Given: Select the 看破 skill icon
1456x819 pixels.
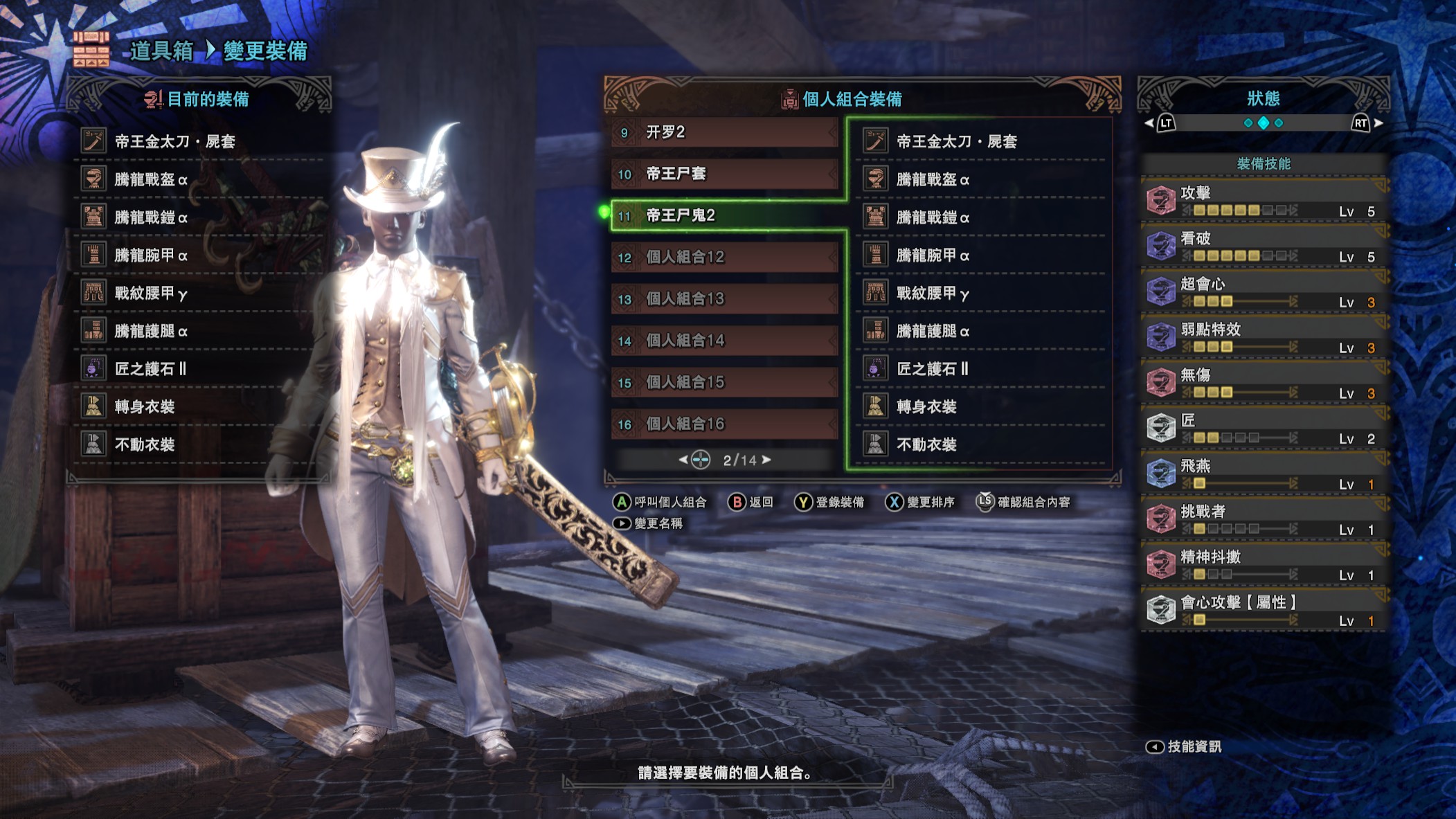Looking at the screenshot, I should pyautogui.click(x=1162, y=244).
